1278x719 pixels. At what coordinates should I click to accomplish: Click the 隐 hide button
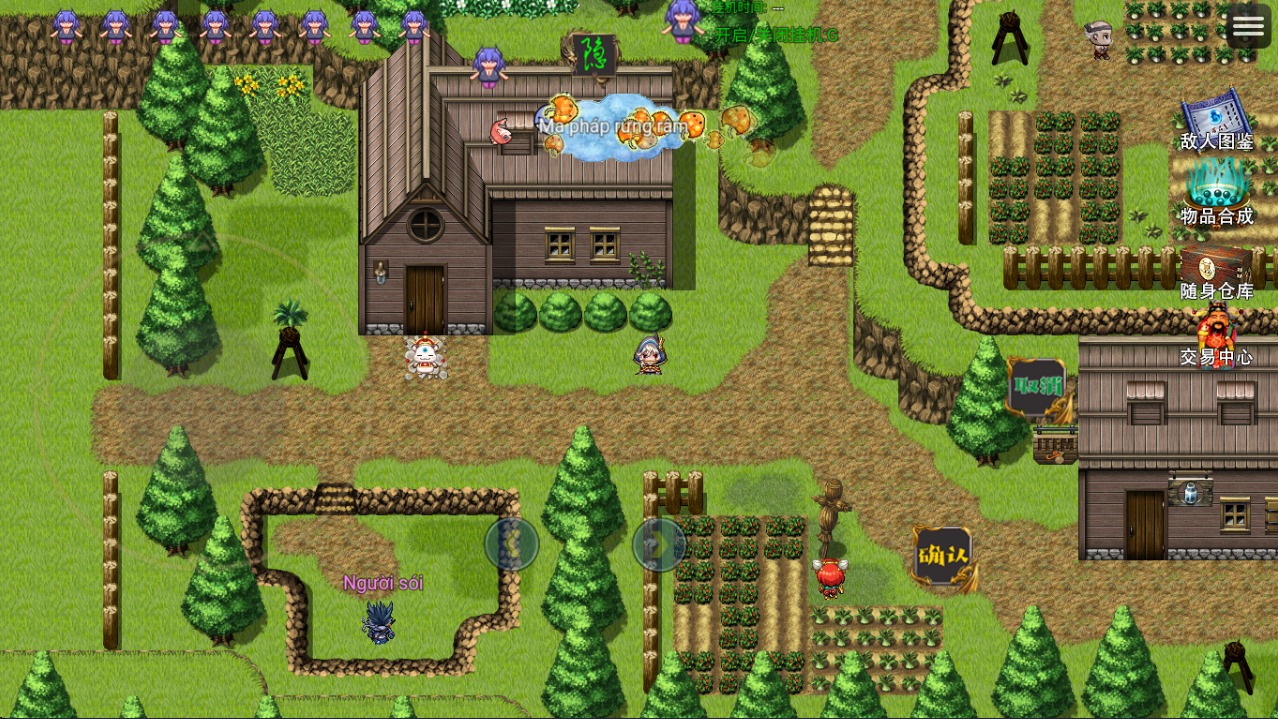(x=593, y=53)
